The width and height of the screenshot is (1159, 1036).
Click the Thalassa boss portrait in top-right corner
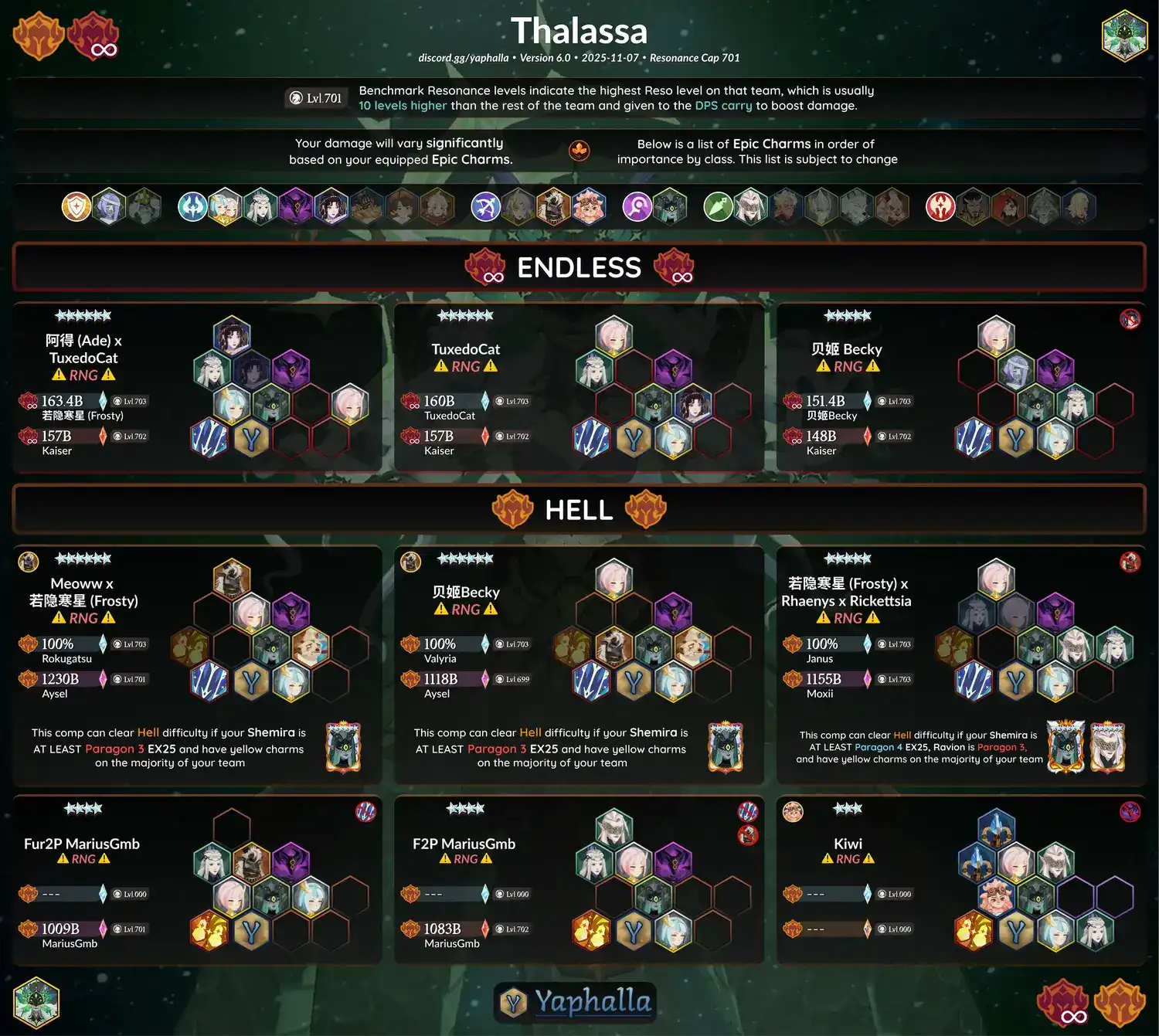(1123, 36)
